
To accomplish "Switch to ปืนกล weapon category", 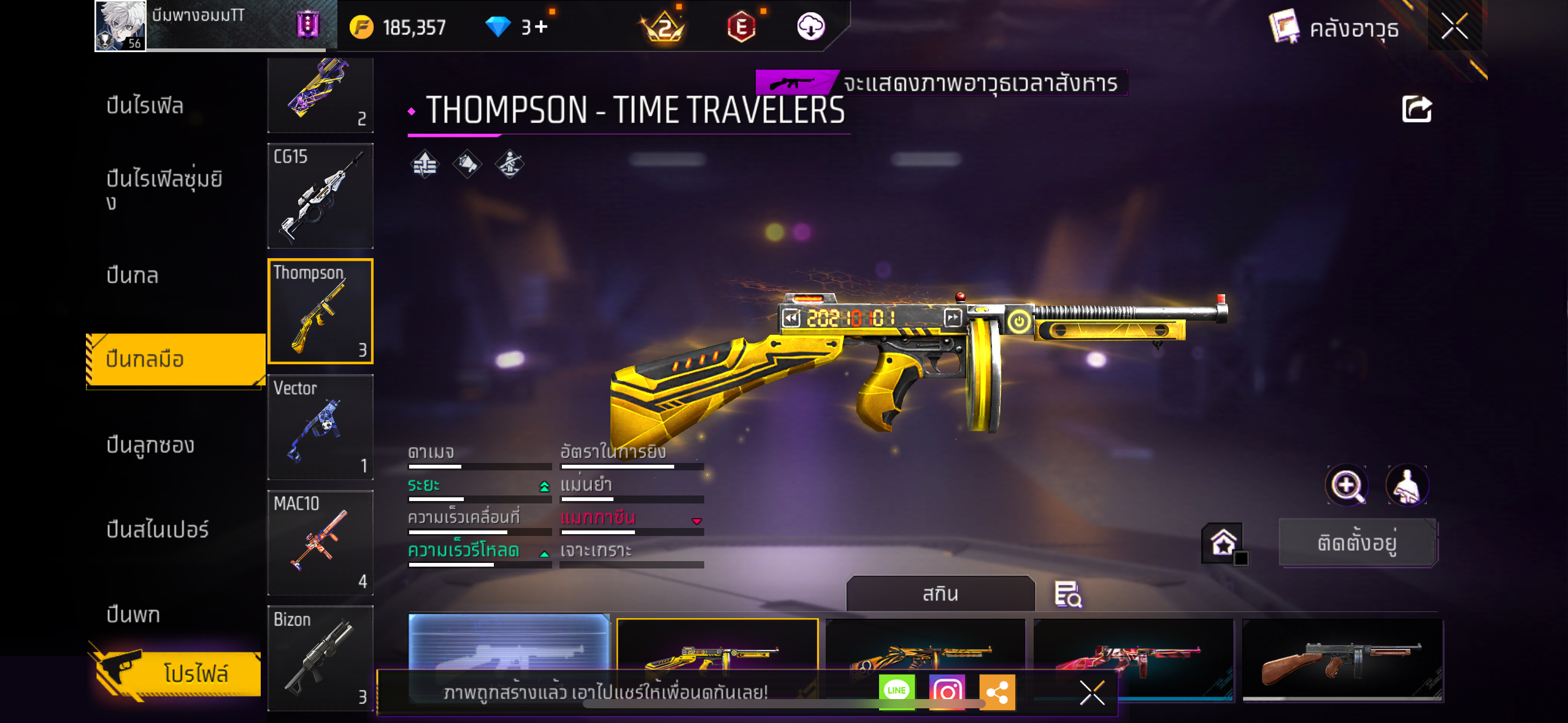I will coord(133,275).
